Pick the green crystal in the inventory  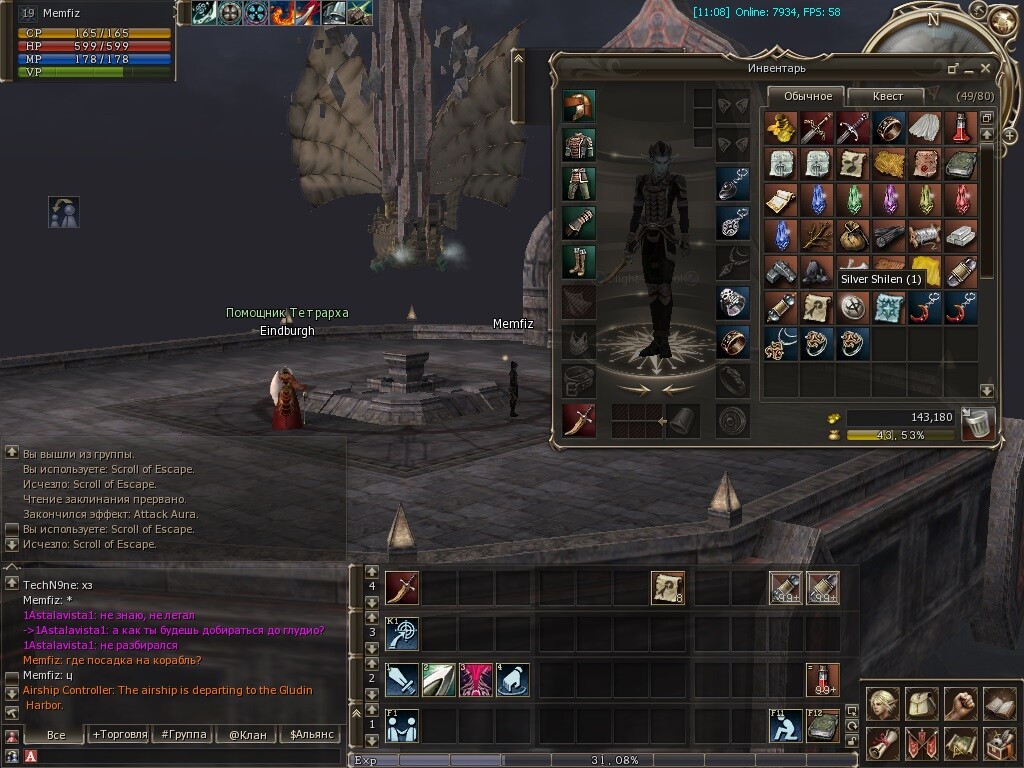[x=853, y=199]
